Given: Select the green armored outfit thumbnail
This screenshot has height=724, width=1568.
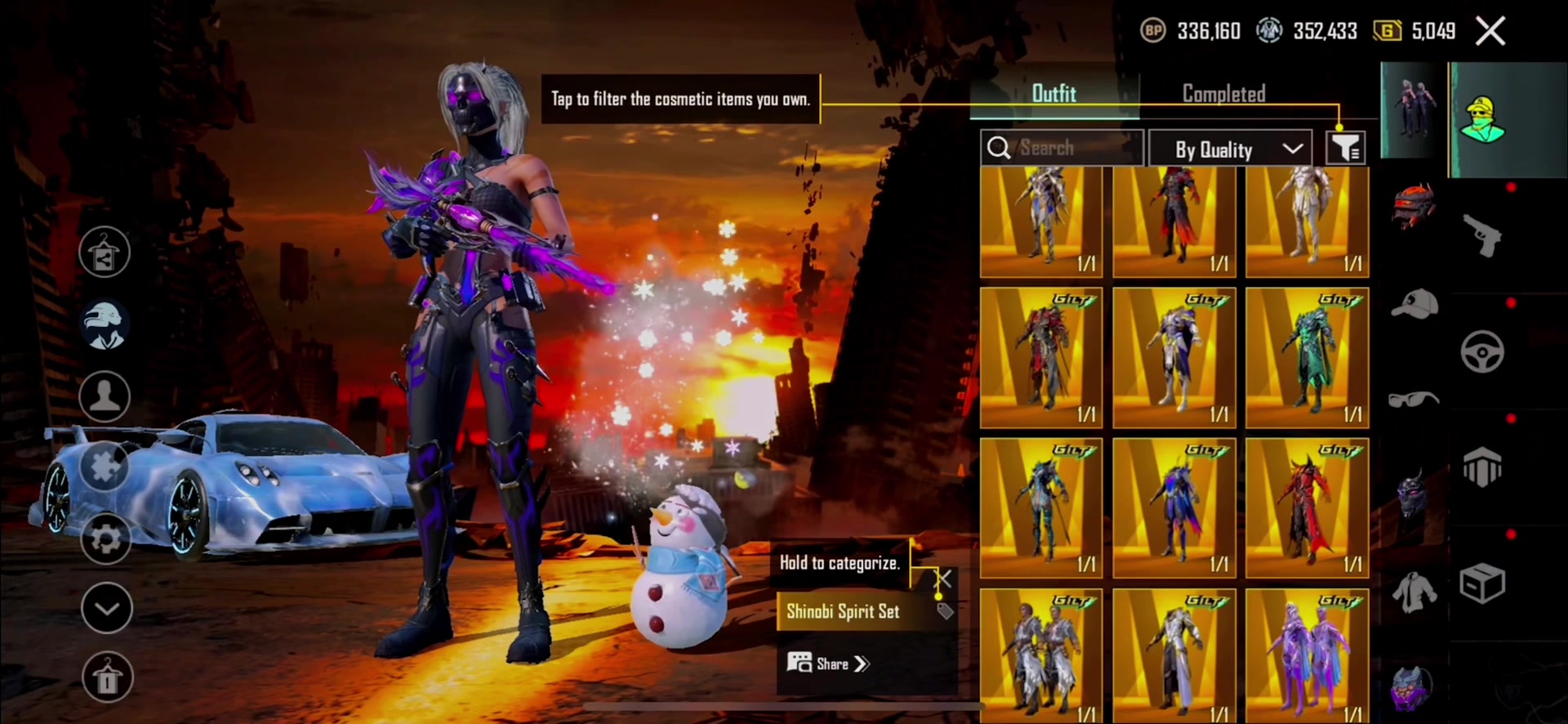Looking at the screenshot, I should click(1307, 358).
